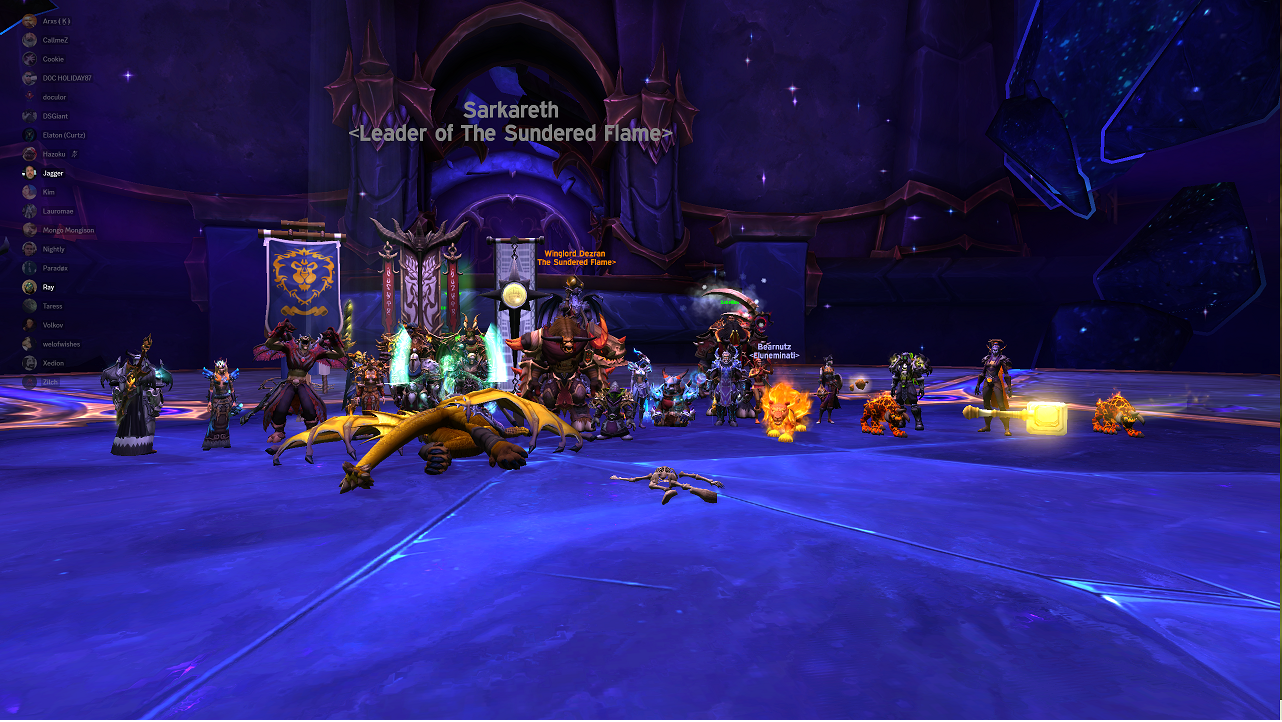
Task: Select Jagger's highlighted speaking avatar
Action: (x=28, y=172)
